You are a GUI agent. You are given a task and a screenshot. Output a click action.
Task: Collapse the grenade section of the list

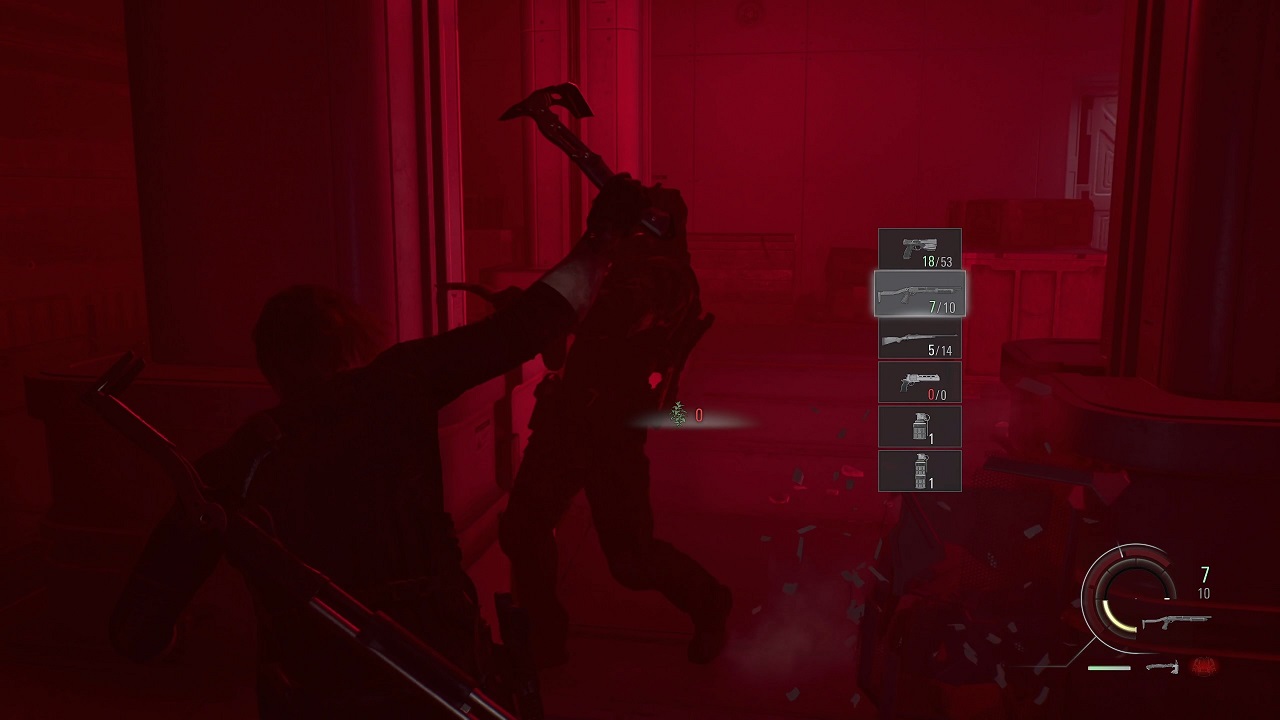click(x=919, y=448)
